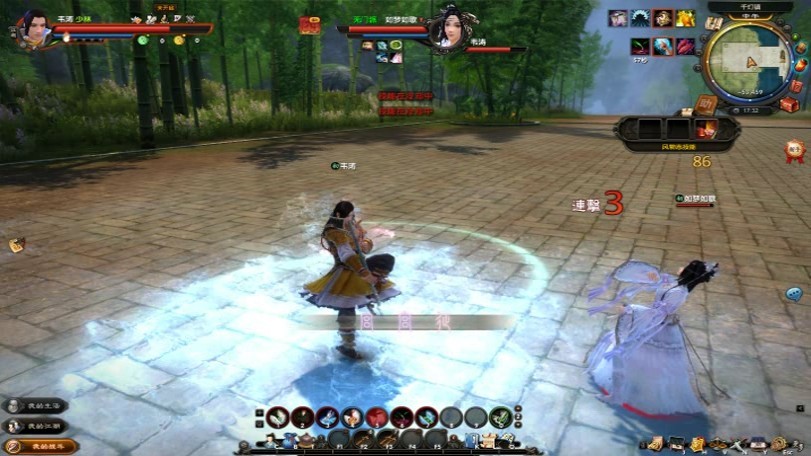This screenshot has height=456, width=811.
Task: Click the red ribbon medal icon
Action: point(795,150)
